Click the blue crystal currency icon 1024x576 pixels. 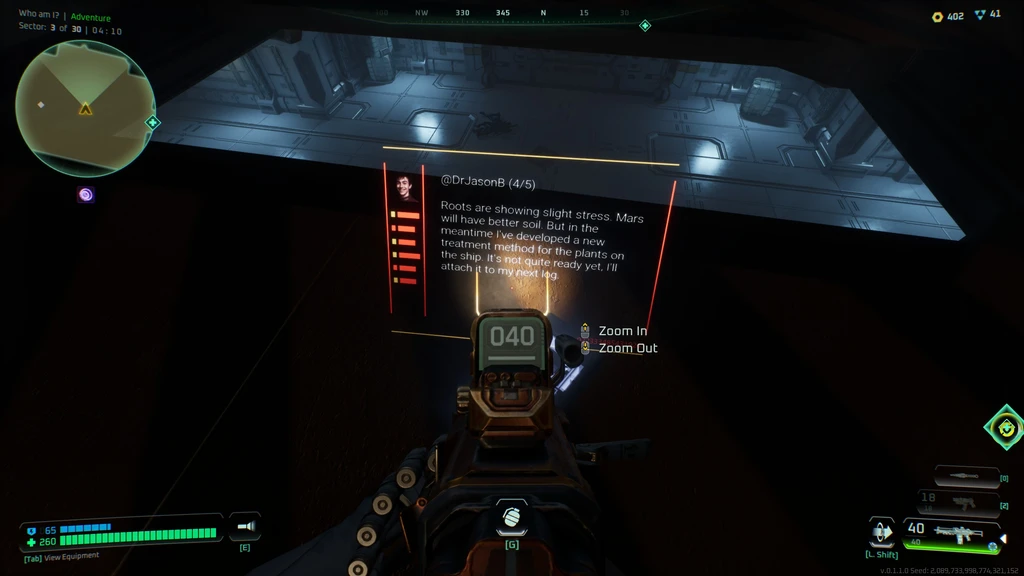pyautogui.click(x=979, y=16)
